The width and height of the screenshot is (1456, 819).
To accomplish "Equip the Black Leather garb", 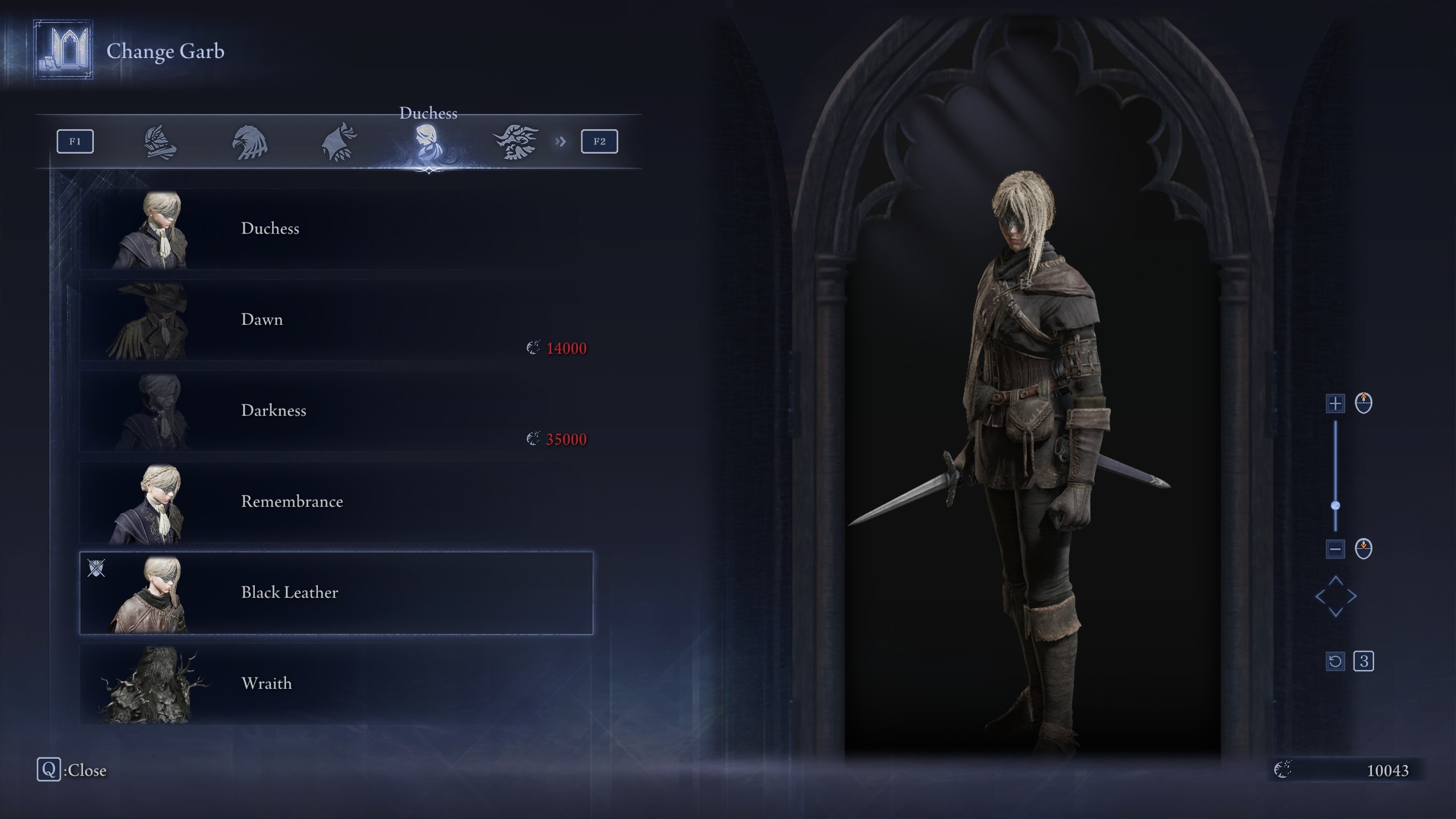I will pos(336,593).
